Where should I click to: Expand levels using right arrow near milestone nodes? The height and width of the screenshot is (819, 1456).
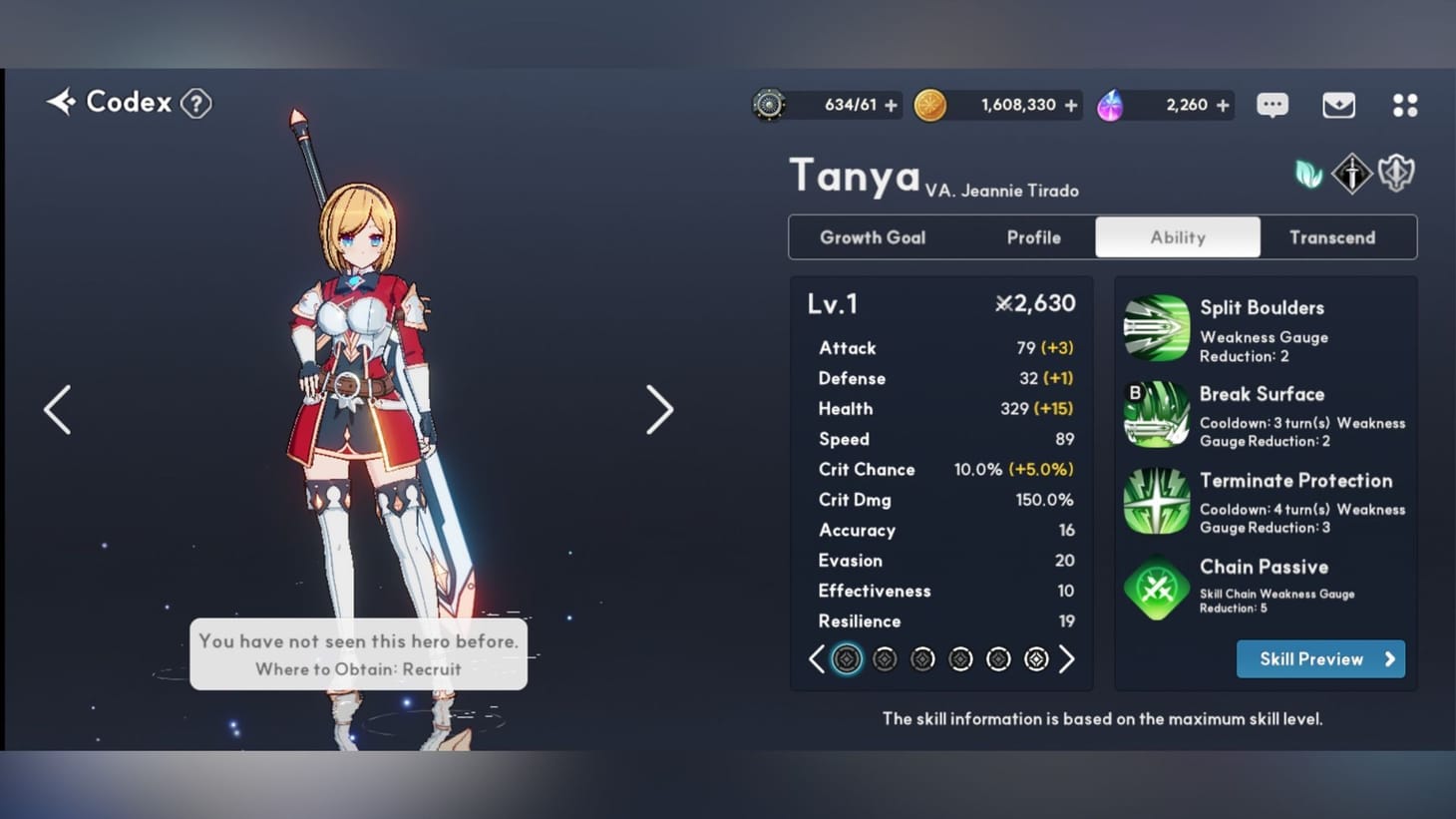pyautogui.click(x=1068, y=658)
